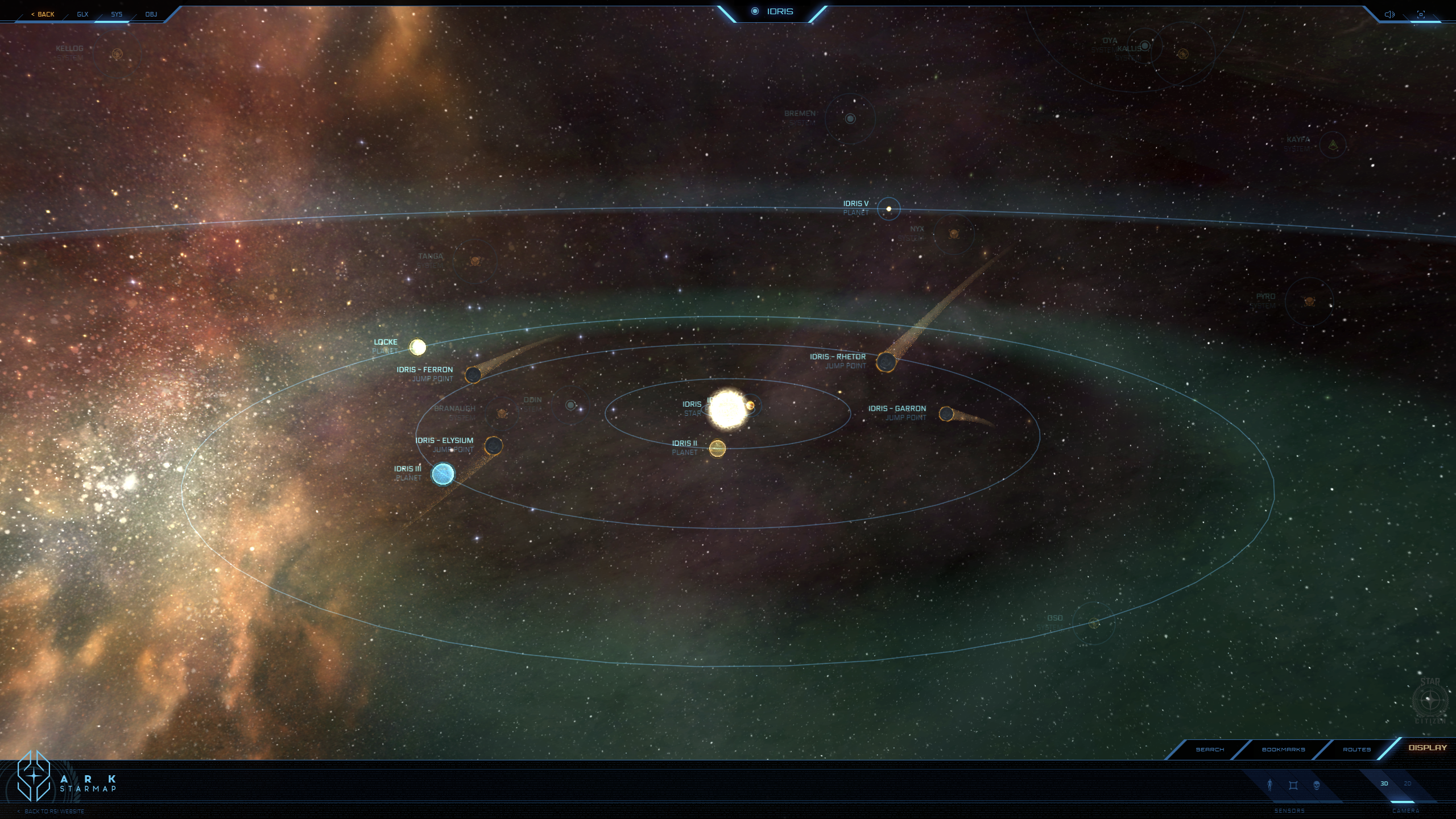1456x819 pixels.
Task: Open the Bookmarks tab
Action: pyautogui.click(x=1283, y=749)
